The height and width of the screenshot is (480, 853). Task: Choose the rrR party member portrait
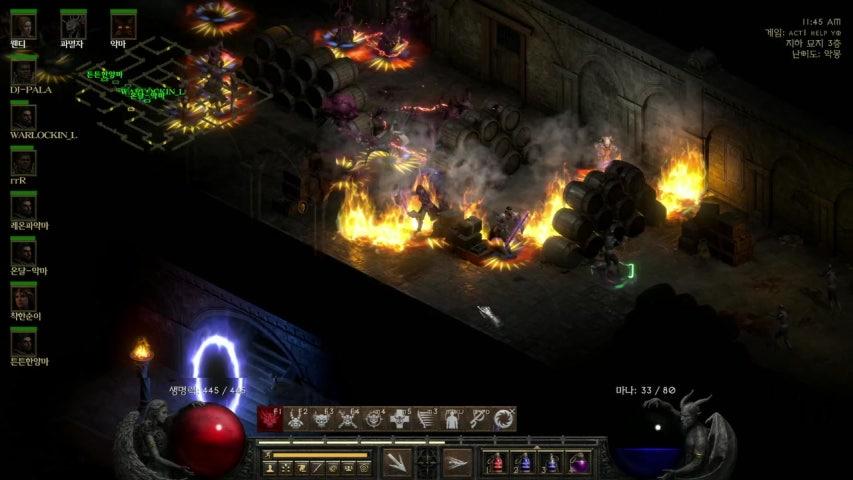pyautogui.click(x=23, y=162)
